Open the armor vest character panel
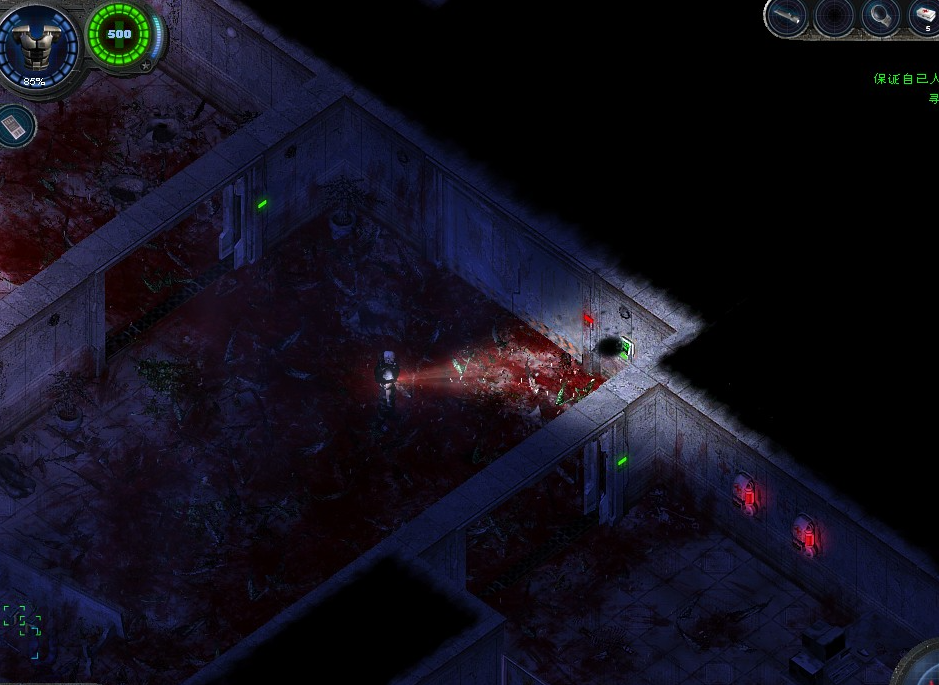The width and height of the screenshot is (939, 685). (36, 41)
